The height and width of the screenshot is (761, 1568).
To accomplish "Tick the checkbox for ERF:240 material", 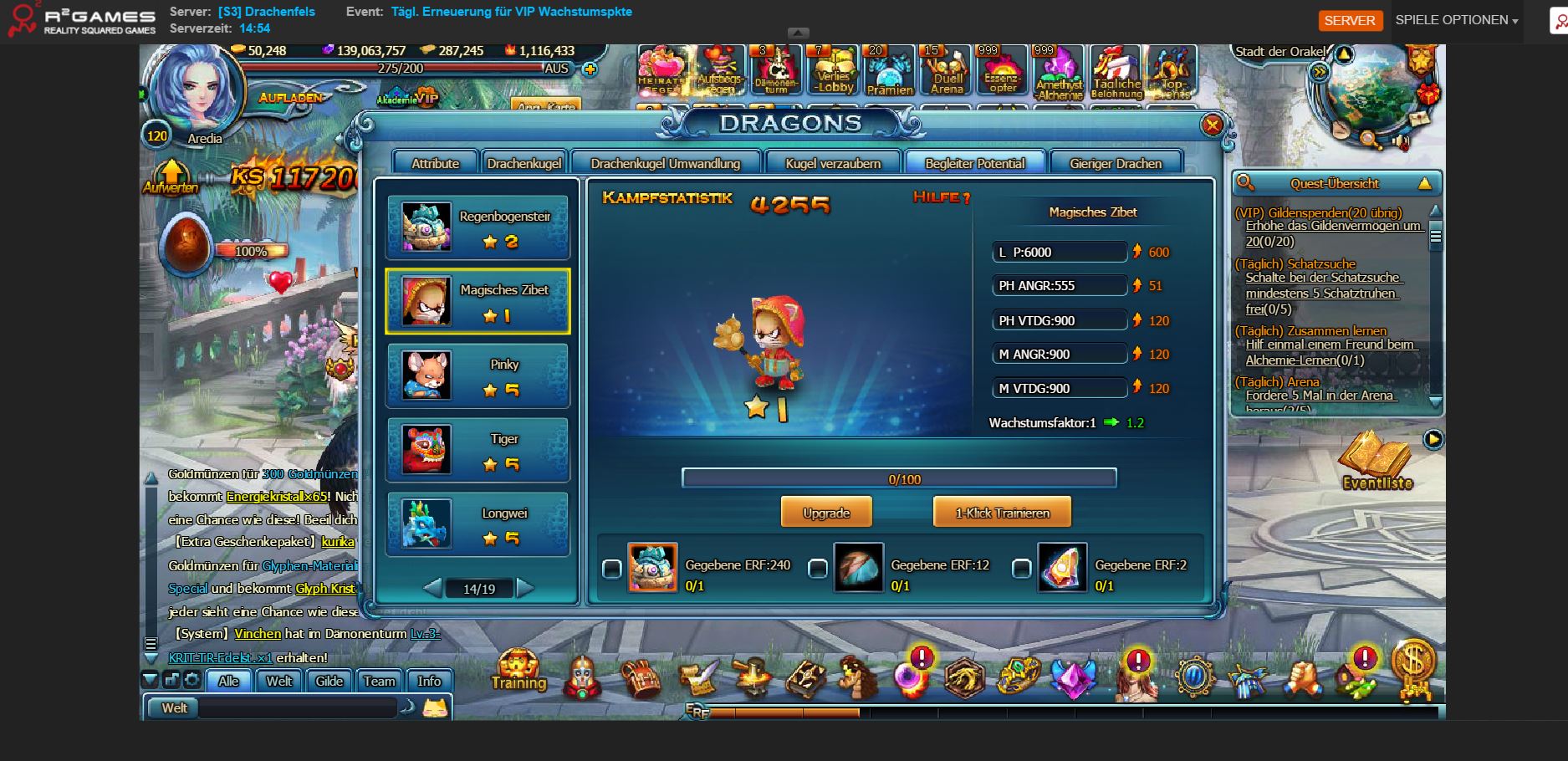I will (612, 569).
